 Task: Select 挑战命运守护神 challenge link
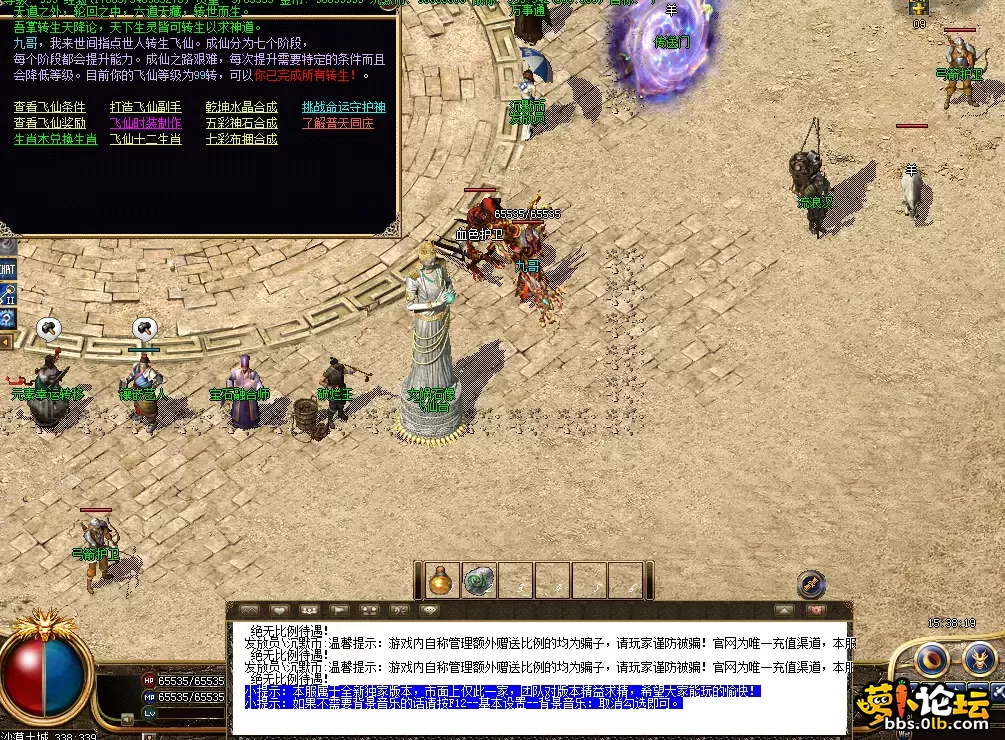343,107
